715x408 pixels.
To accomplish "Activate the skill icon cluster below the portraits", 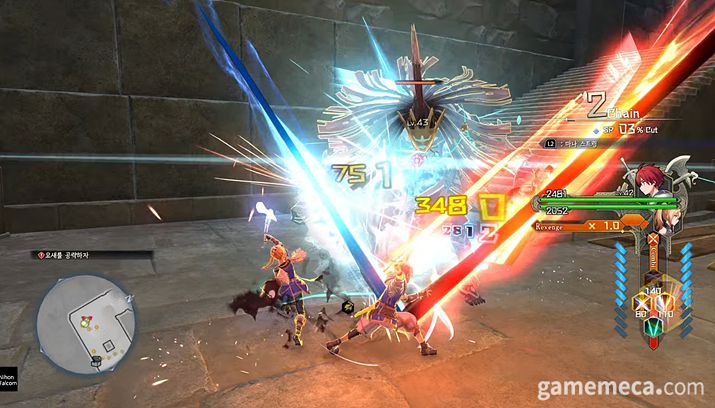I will (x=656, y=306).
